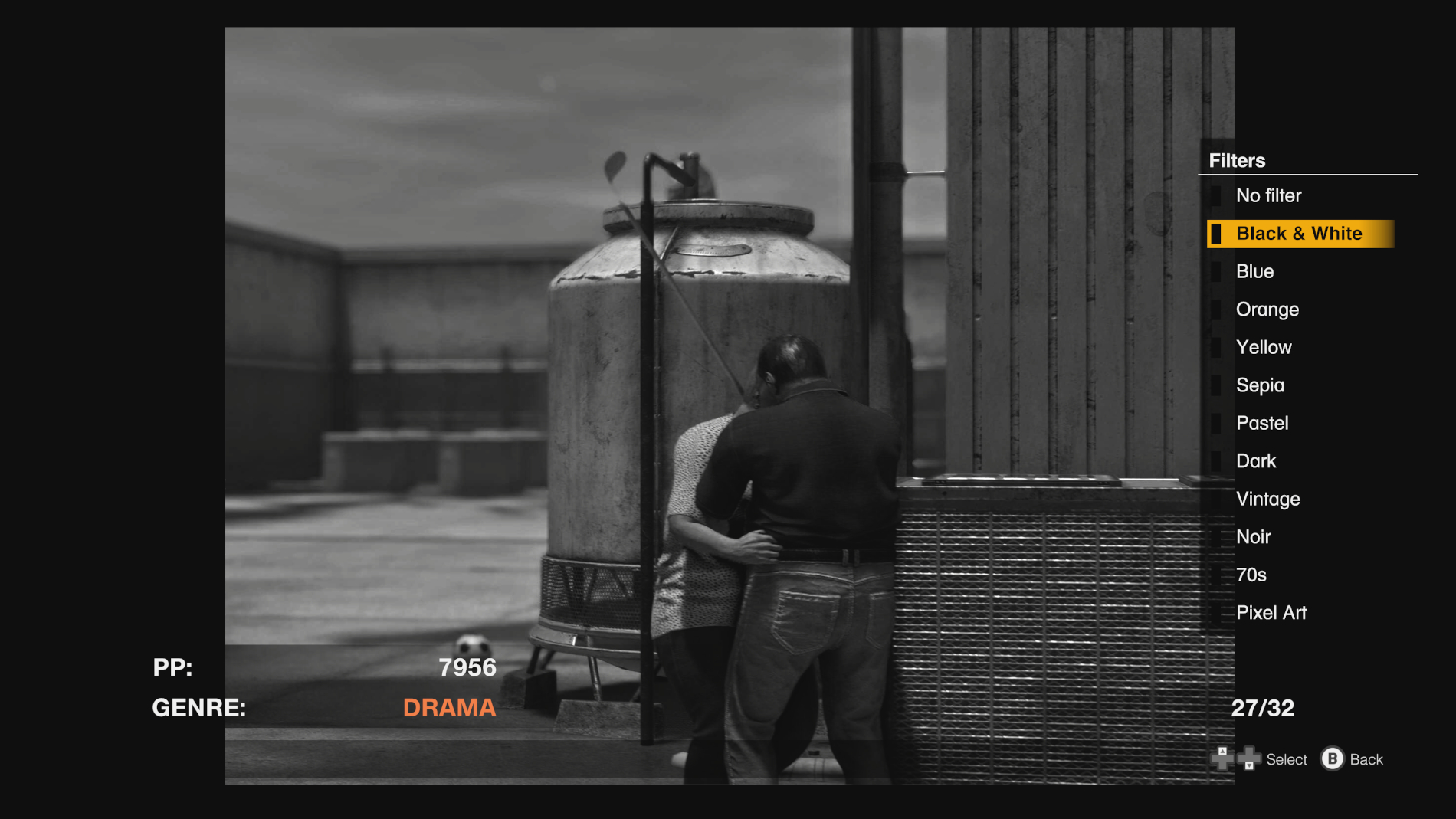1456x819 pixels.
Task: Click the checkbox beside Black & White
Action: click(1218, 233)
